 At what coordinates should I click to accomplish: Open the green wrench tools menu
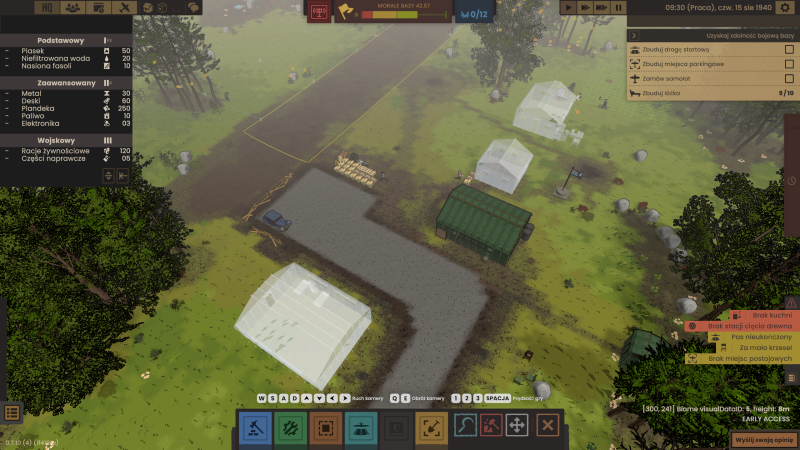290,427
